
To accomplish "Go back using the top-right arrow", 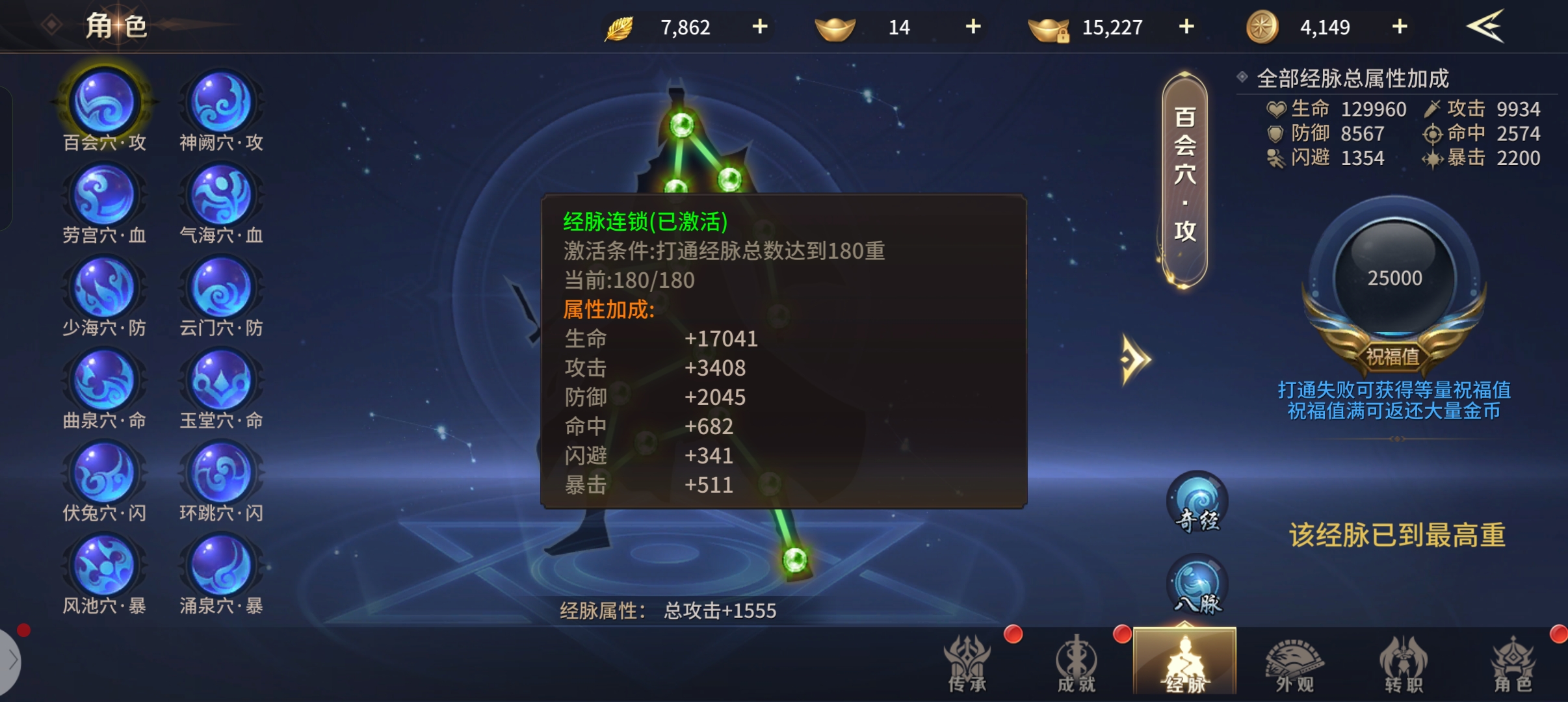I will tap(1485, 27).
